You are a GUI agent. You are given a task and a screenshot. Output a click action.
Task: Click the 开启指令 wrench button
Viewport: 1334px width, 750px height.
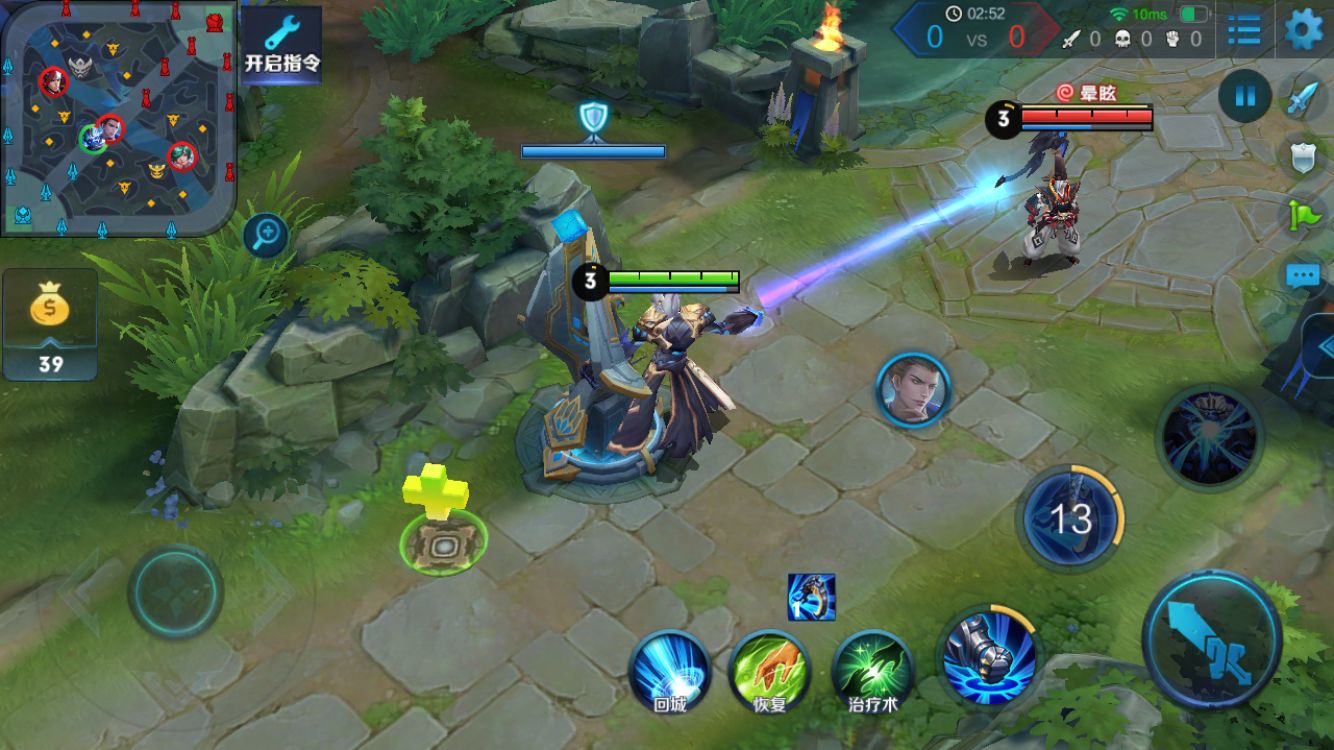(282, 45)
